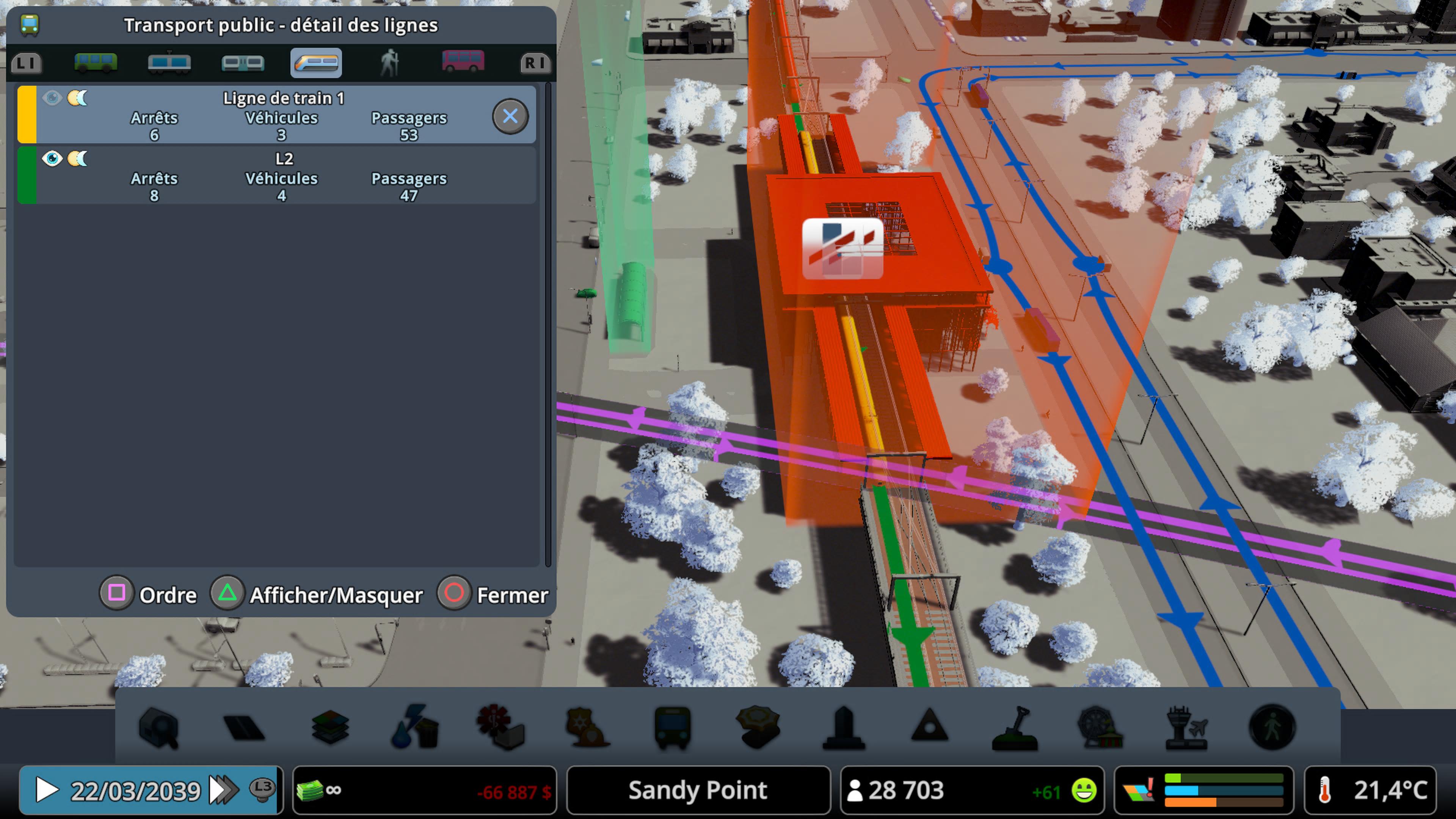Open the pedestrian routes category
The width and height of the screenshot is (1456, 819).
tap(389, 63)
